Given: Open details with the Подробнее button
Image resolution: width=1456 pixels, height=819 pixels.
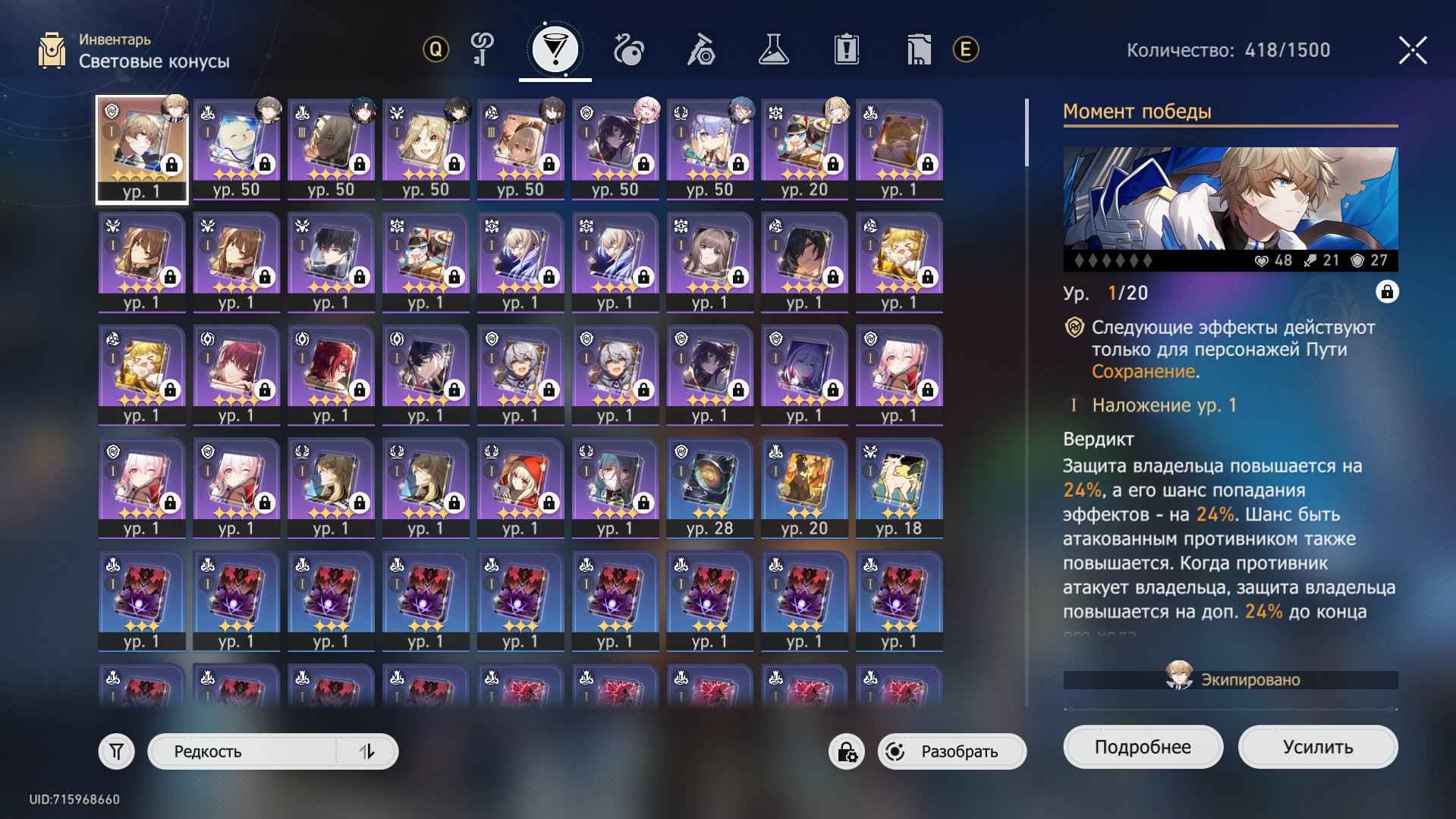Looking at the screenshot, I should tap(1144, 746).
